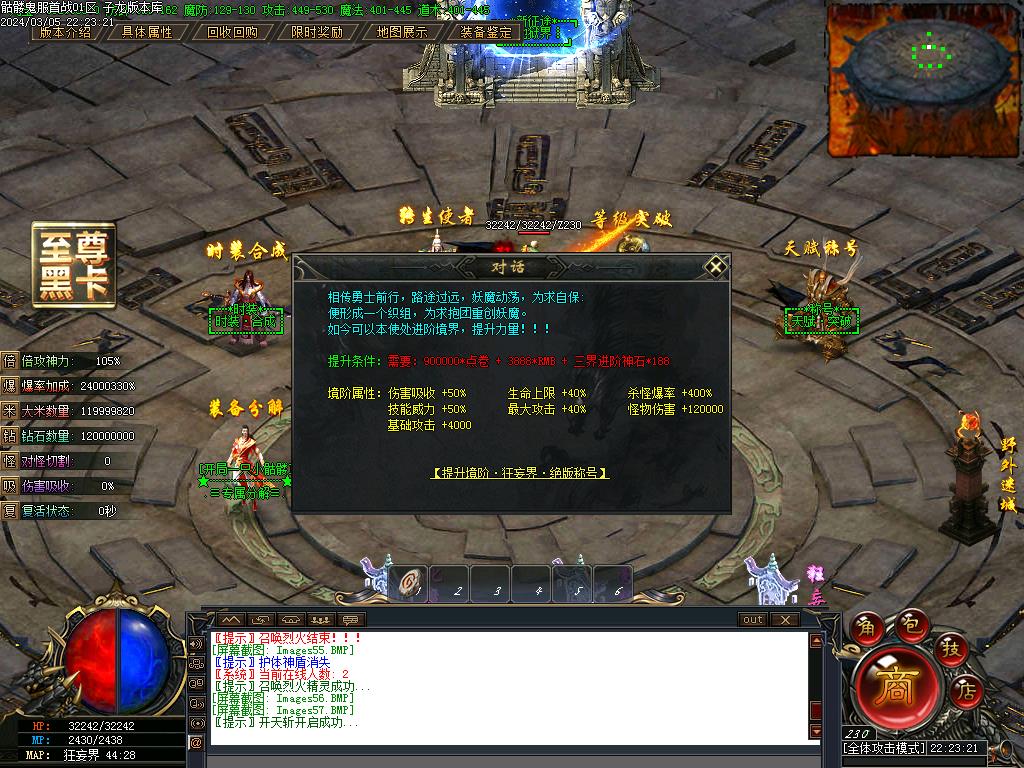Open the 技 skills round button
Screen dimensions: 1024x768
click(951, 649)
